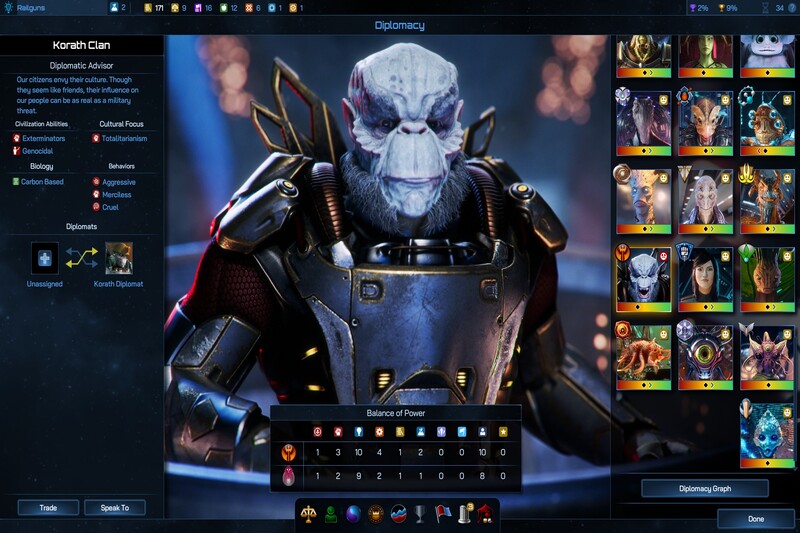Viewport: 800px width, 533px height.
Task: Open the purple planet sphere icon
Action: 353,514
